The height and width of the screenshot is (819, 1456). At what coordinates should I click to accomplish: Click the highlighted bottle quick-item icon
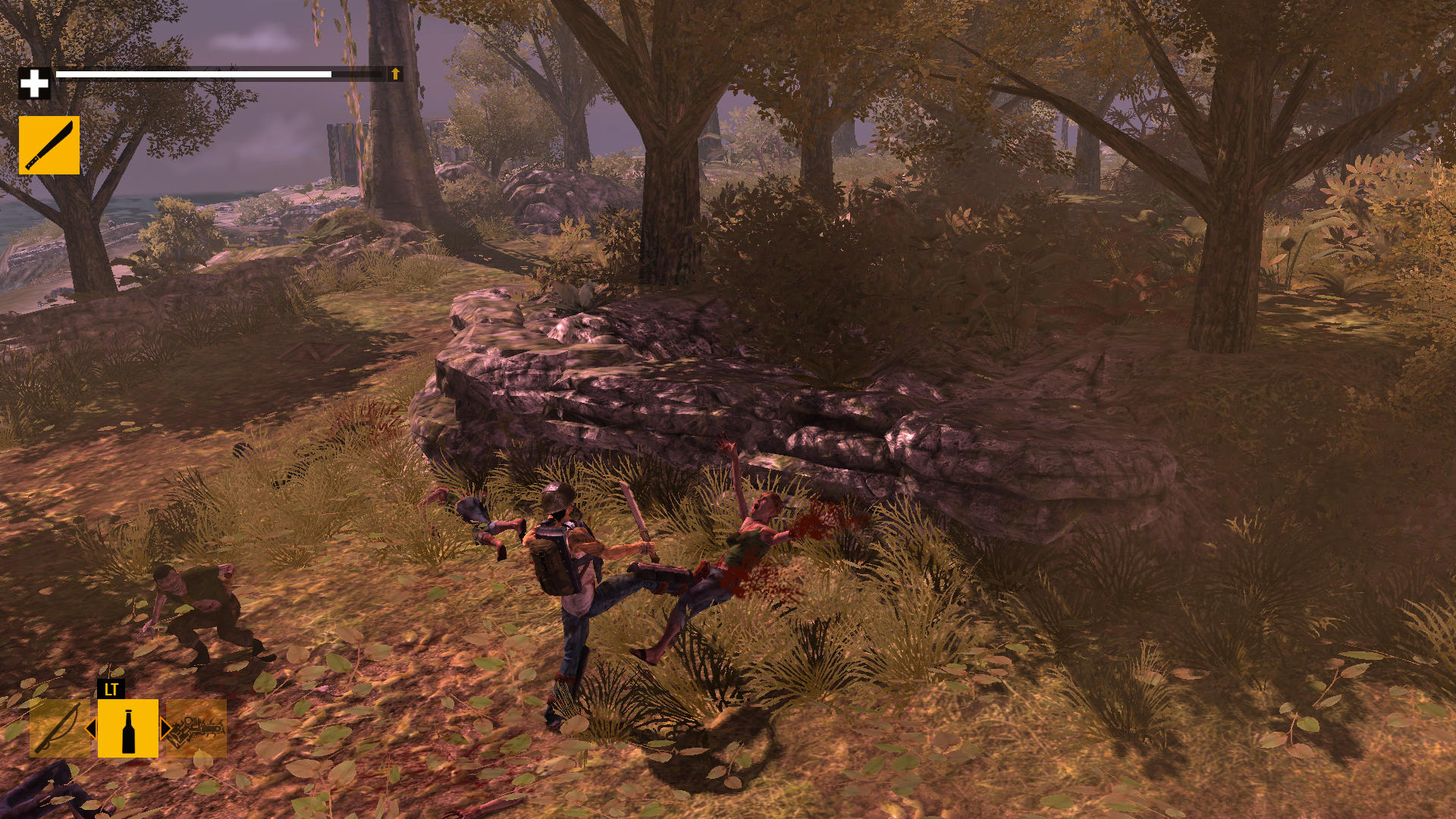click(x=128, y=729)
